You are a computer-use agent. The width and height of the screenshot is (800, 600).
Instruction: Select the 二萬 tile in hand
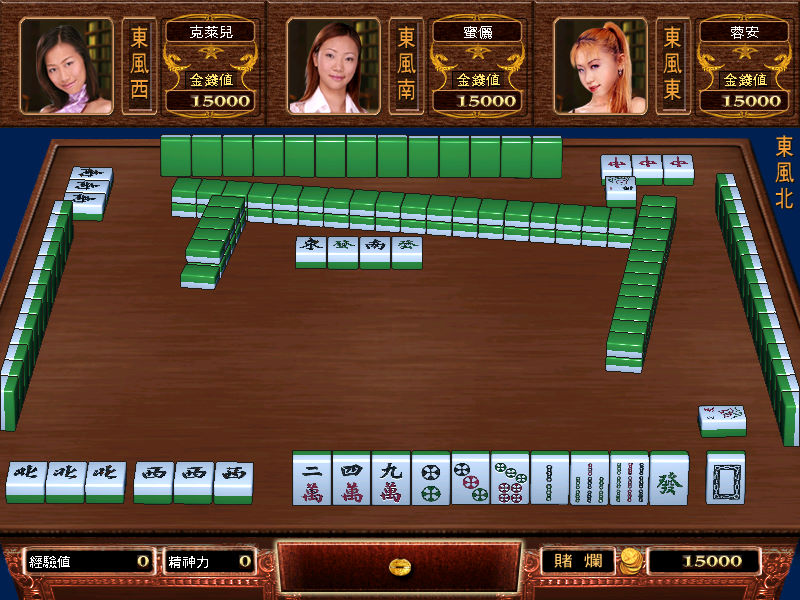click(x=312, y=478)
